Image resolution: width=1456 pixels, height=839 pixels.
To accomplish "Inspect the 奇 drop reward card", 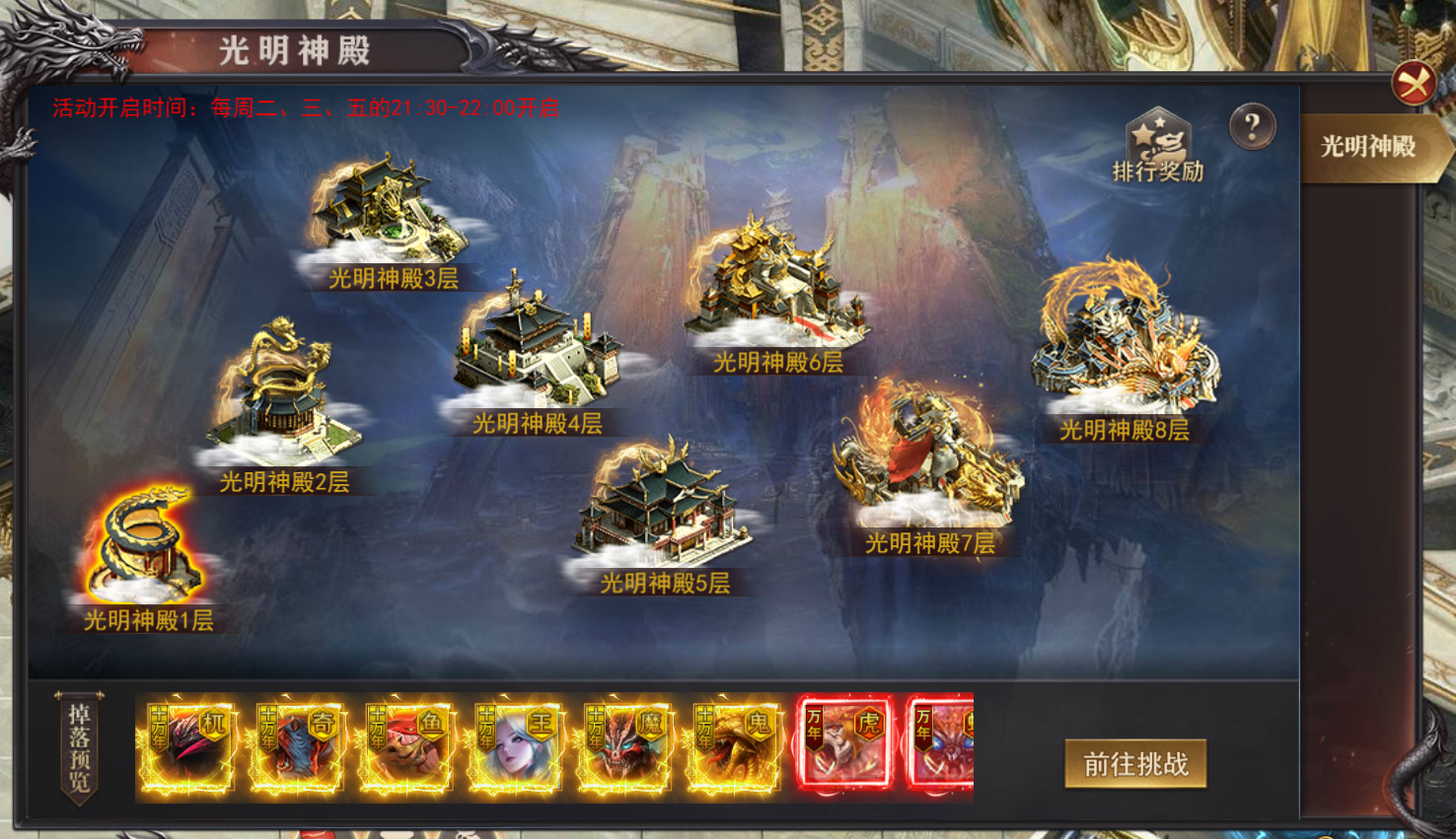I will click(297, 748).
